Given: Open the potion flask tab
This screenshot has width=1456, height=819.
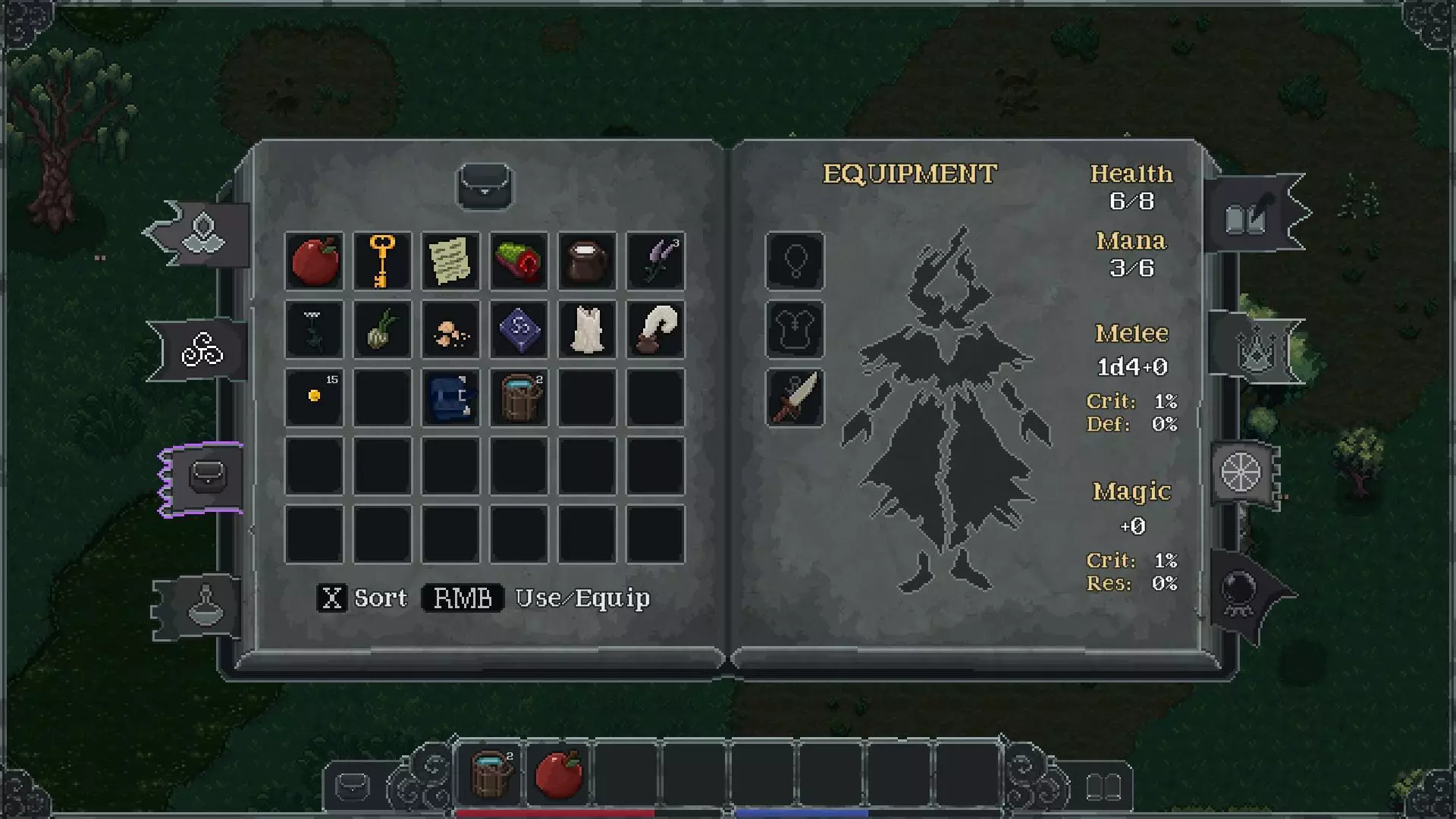Looking at the screenshot, I should [203, 607].
